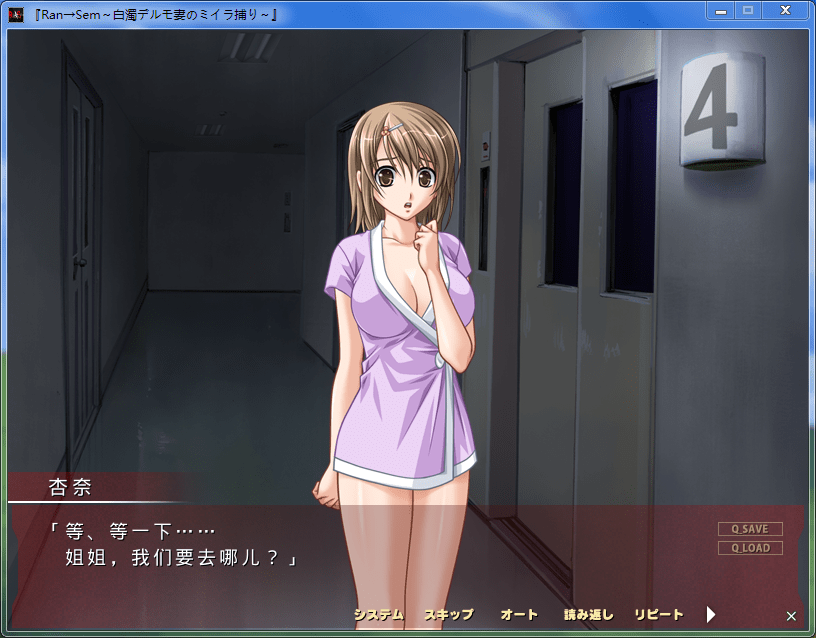
Task: Advance dialogue with the white arrow
Action: click(x=711, y=614)
